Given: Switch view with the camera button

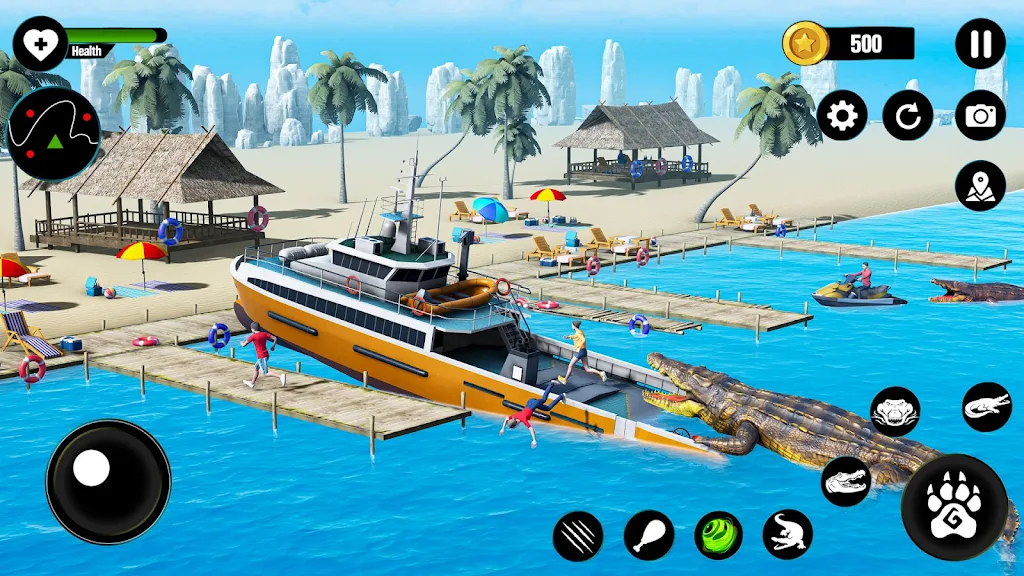Looking at the screenshot, I should point(980,116).
